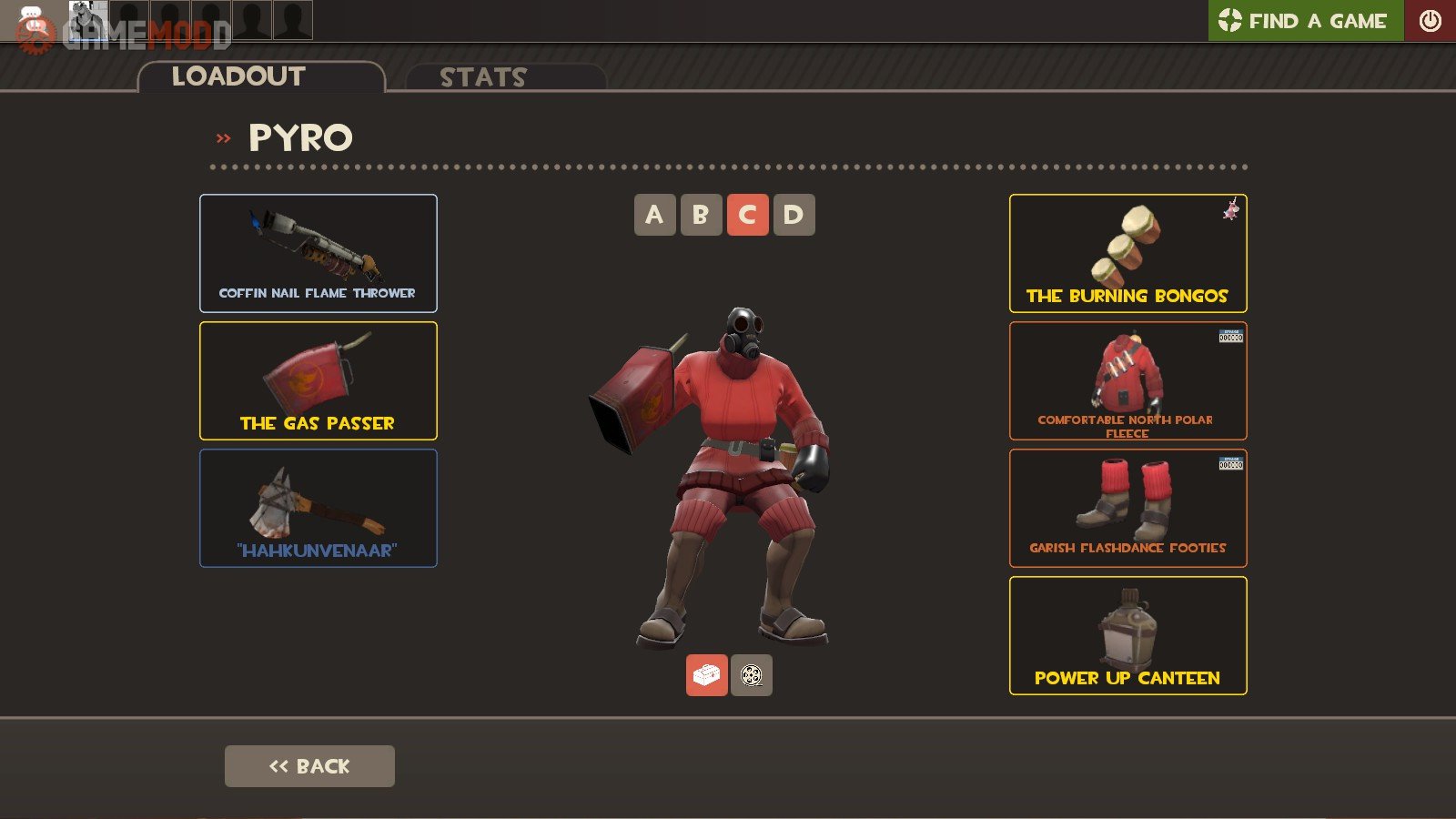This screenshot has height=819, width=1456.
Task: Open The Burning Bongos cosmetic slot
Action: click(1127, 253)
